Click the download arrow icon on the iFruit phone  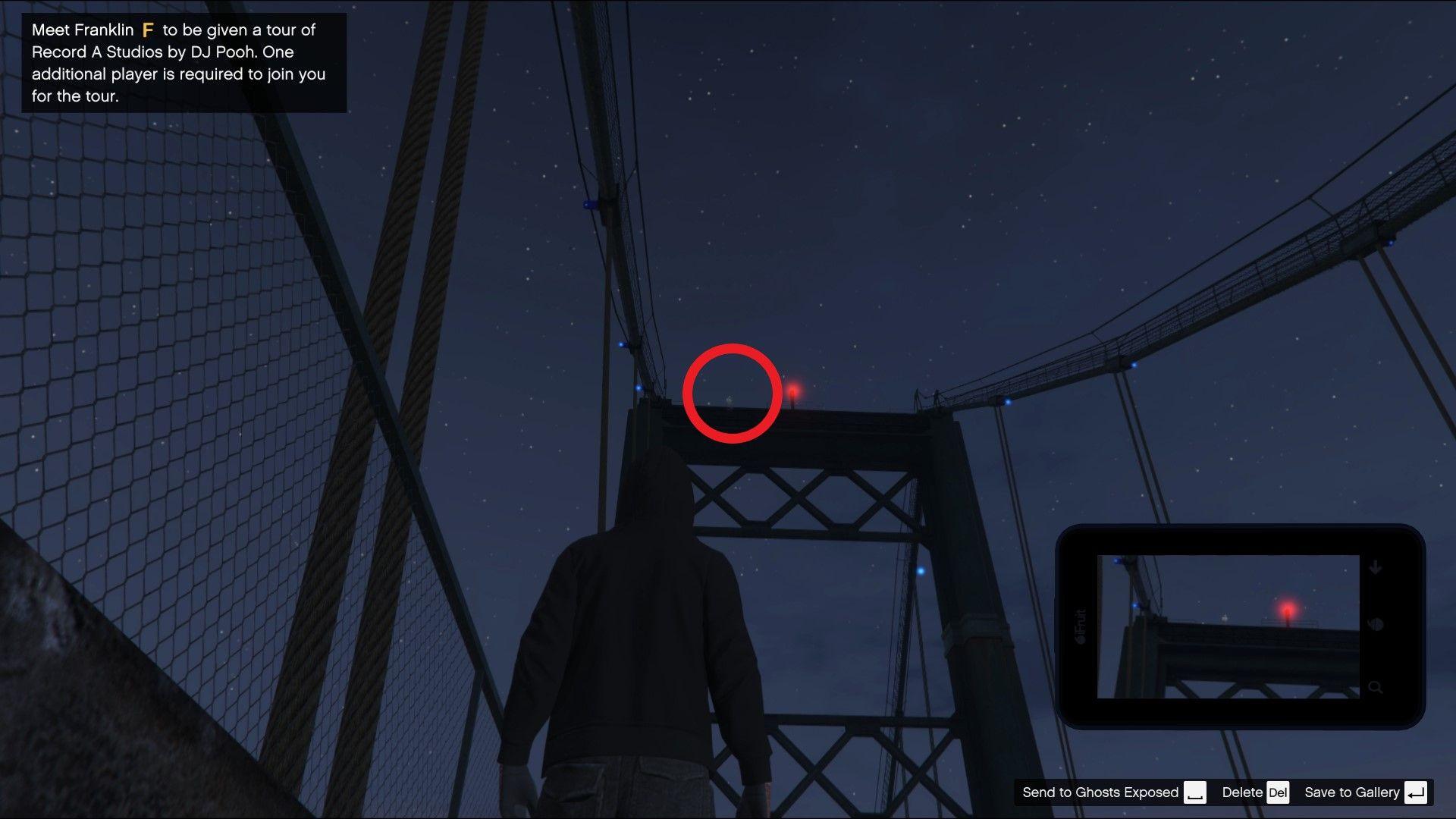point(1376,567)
